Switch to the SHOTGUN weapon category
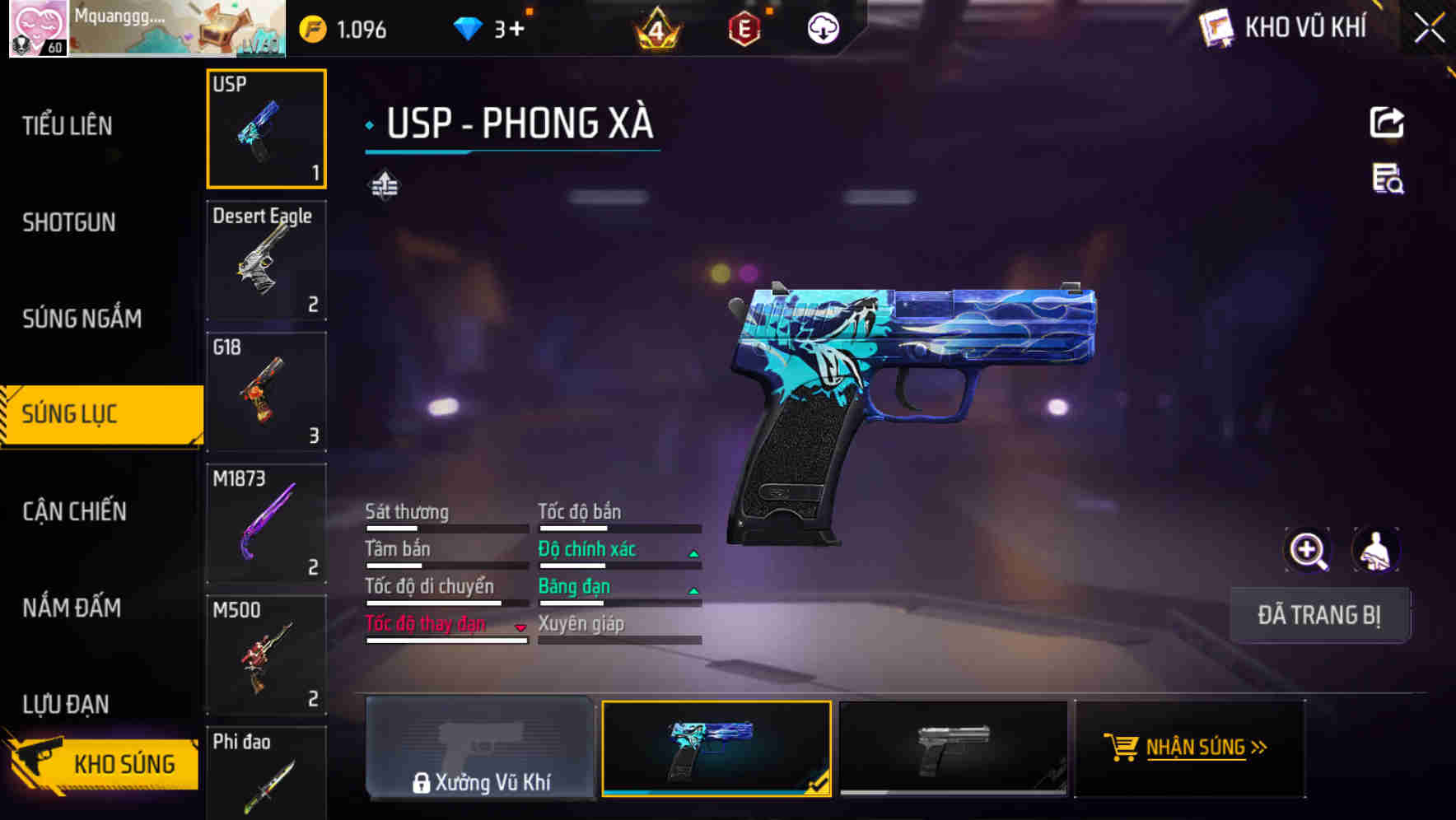 69,222
